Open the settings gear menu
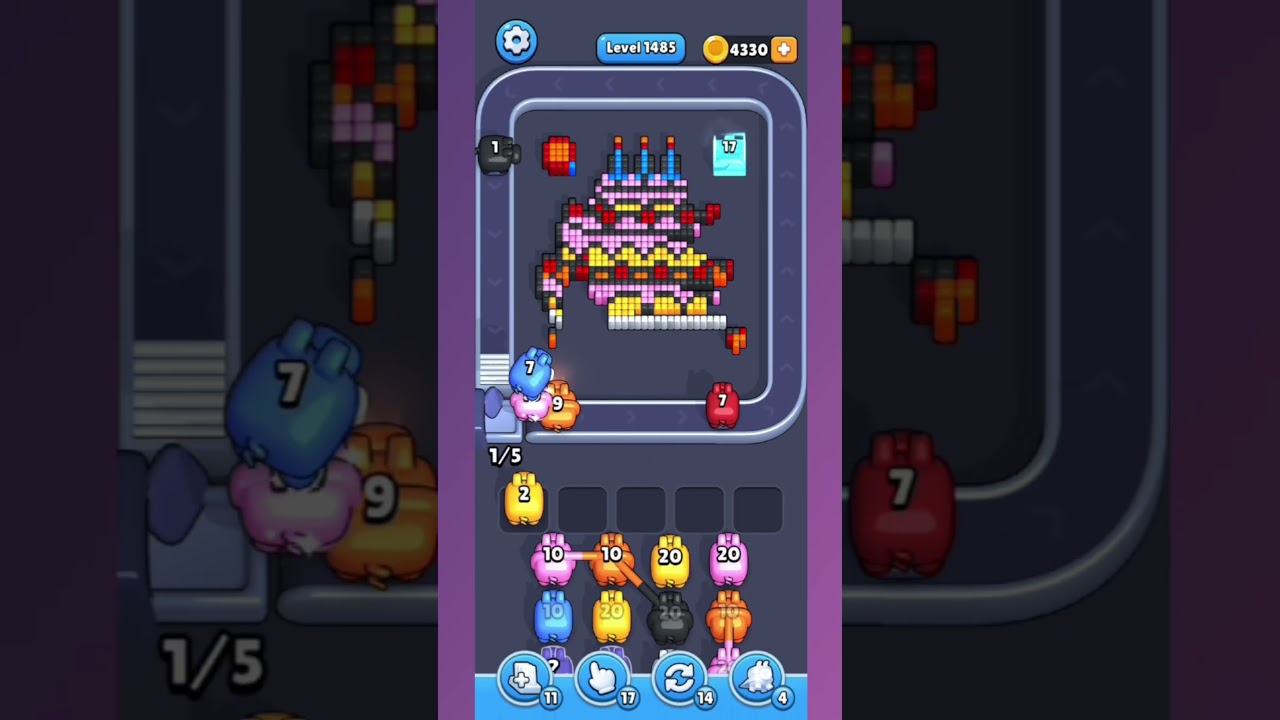This screenshot has width=1280, height=720. [x=517, y=41]
